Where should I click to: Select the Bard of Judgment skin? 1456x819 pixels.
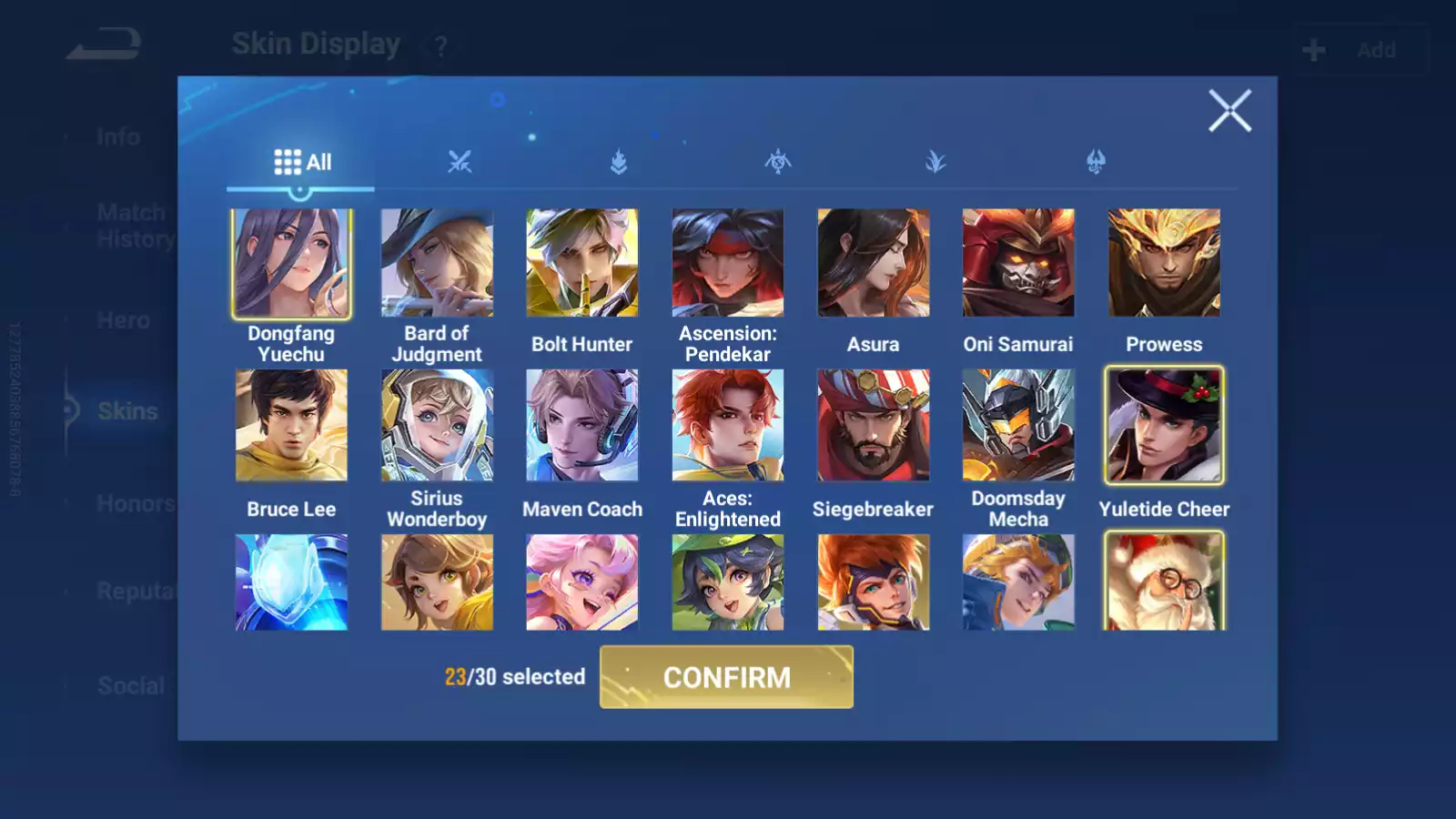tap(436, 262)
